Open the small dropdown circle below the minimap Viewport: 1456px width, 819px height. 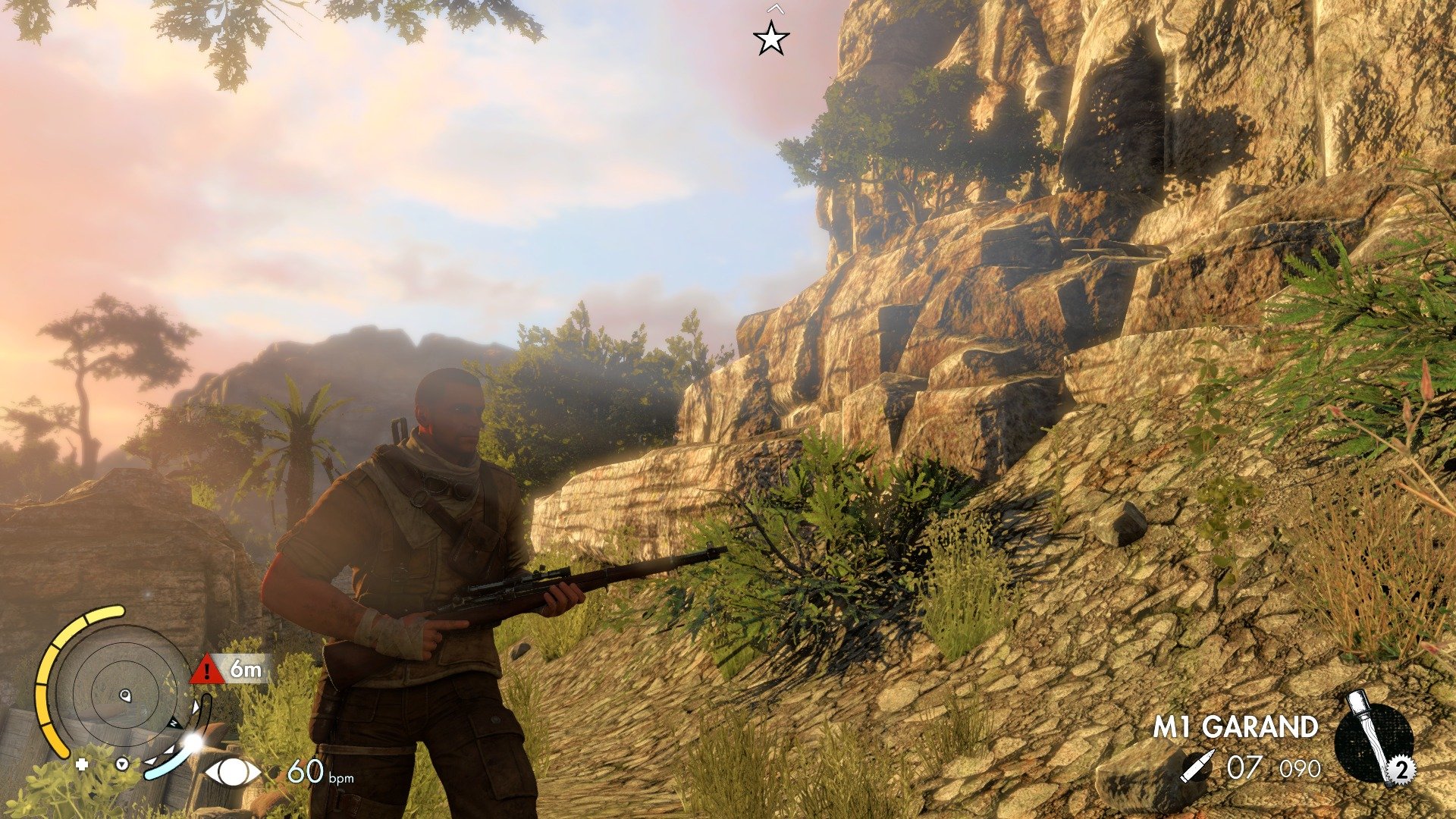click(121, 765)
